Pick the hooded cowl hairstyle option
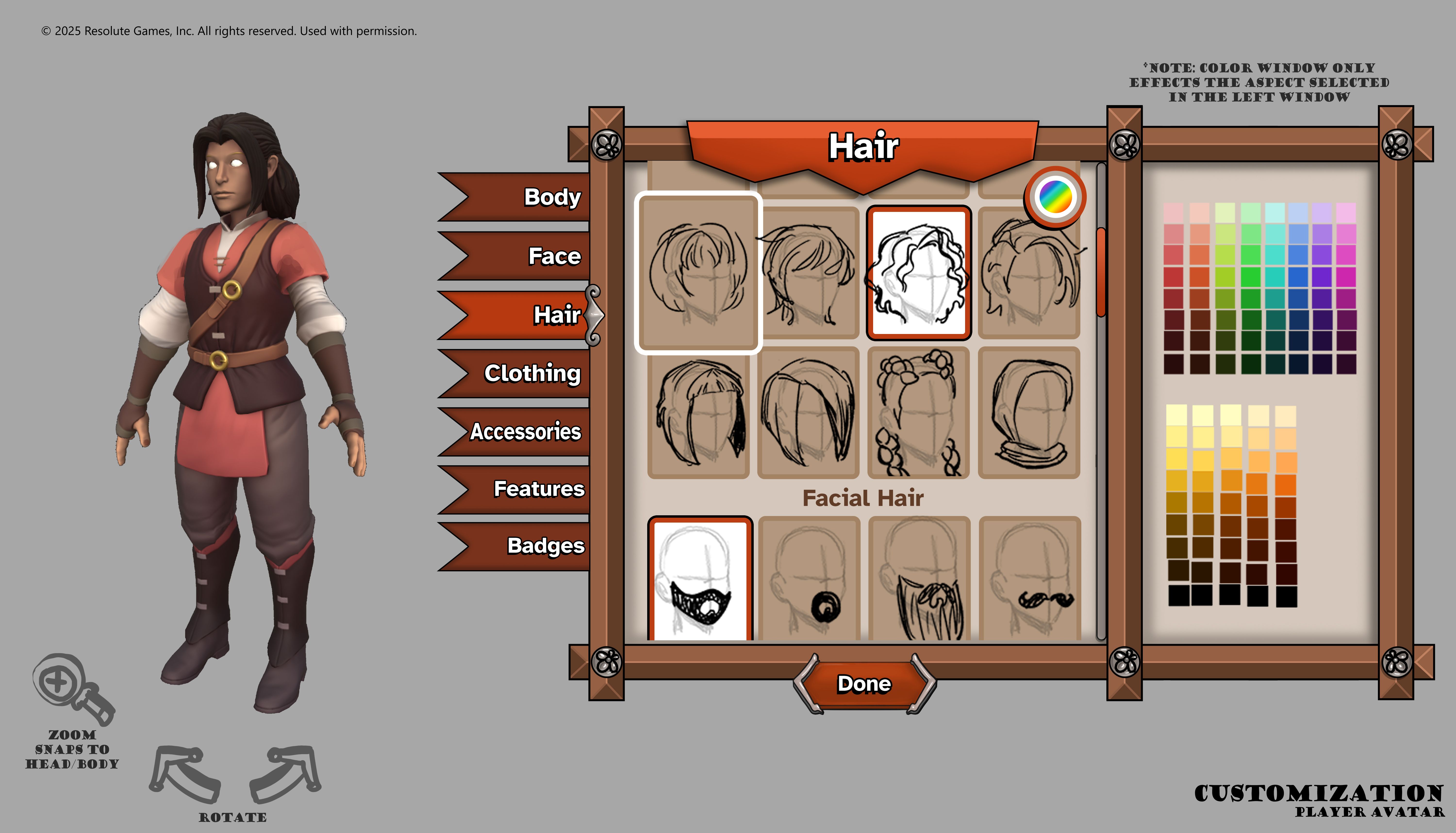This screenshot has height=833, width=1456. tap(1029, 413)
